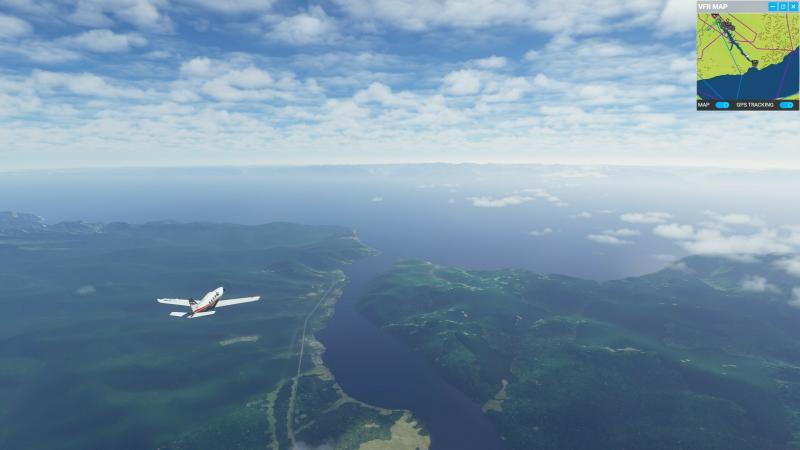Pop out the VFR Map window
Screen dimensions: 800x450
(x=783, y=6)
